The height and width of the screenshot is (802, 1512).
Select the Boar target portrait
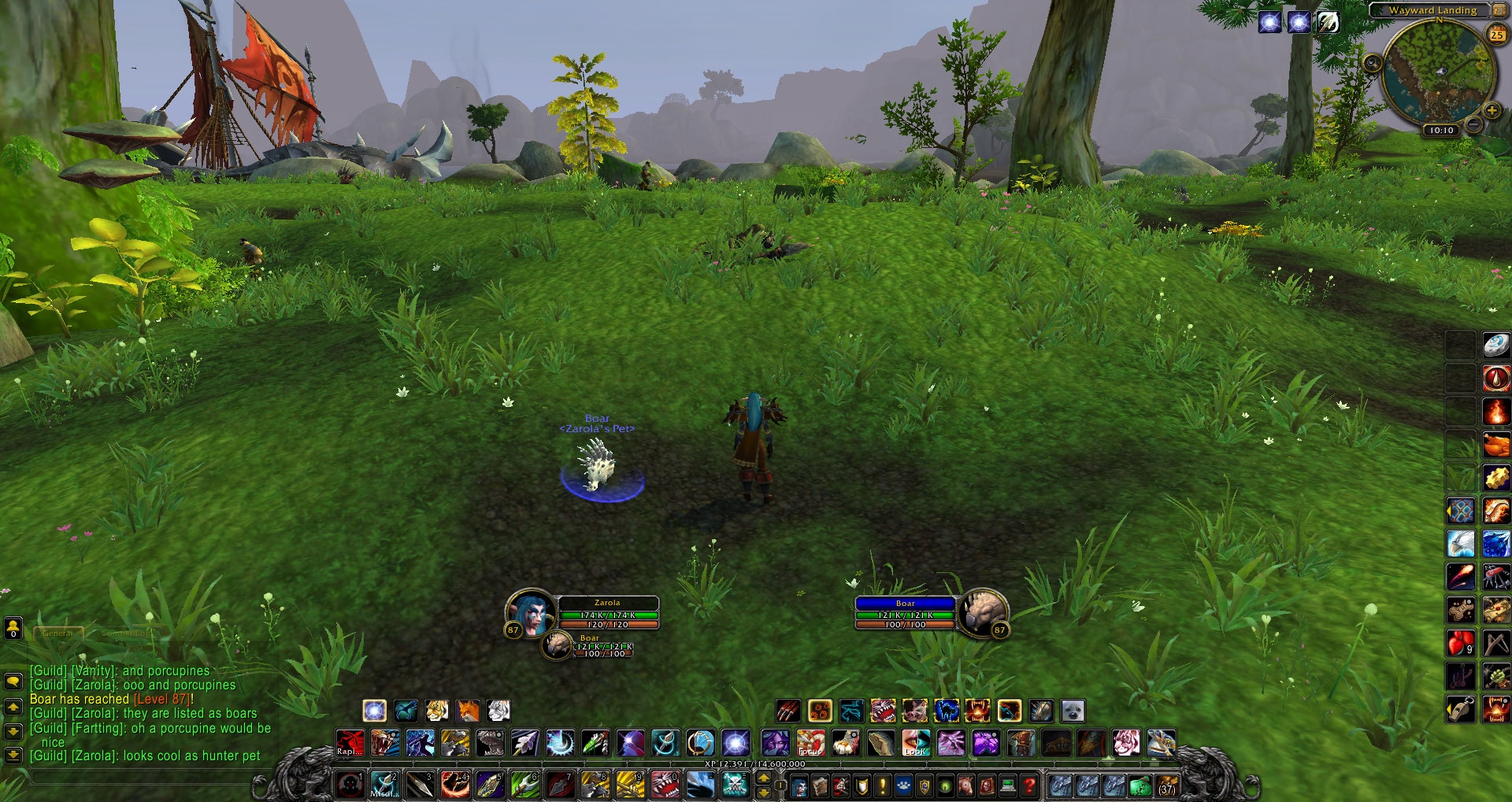[x=982, y=612]
